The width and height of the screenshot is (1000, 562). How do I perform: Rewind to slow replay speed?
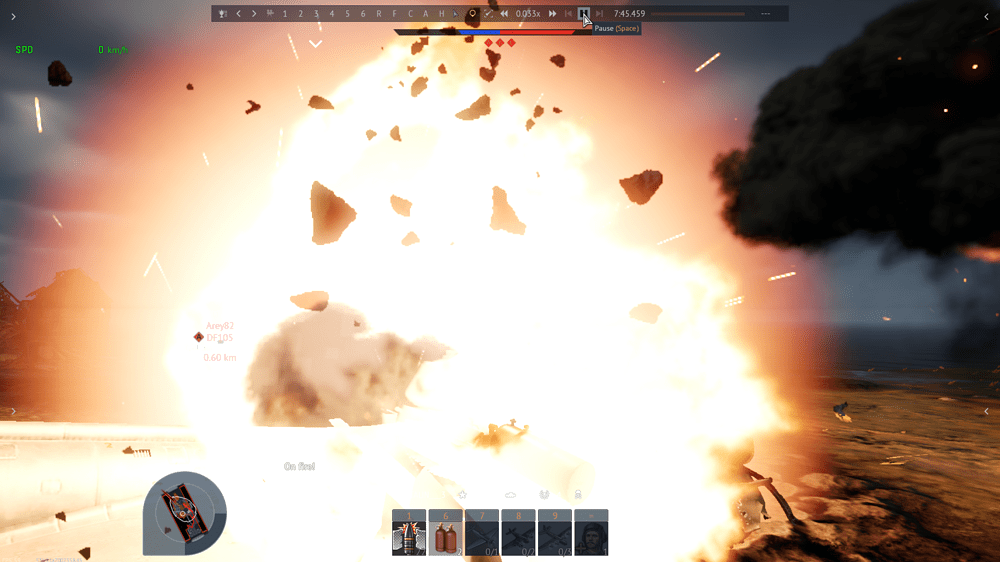pos(504,14)
